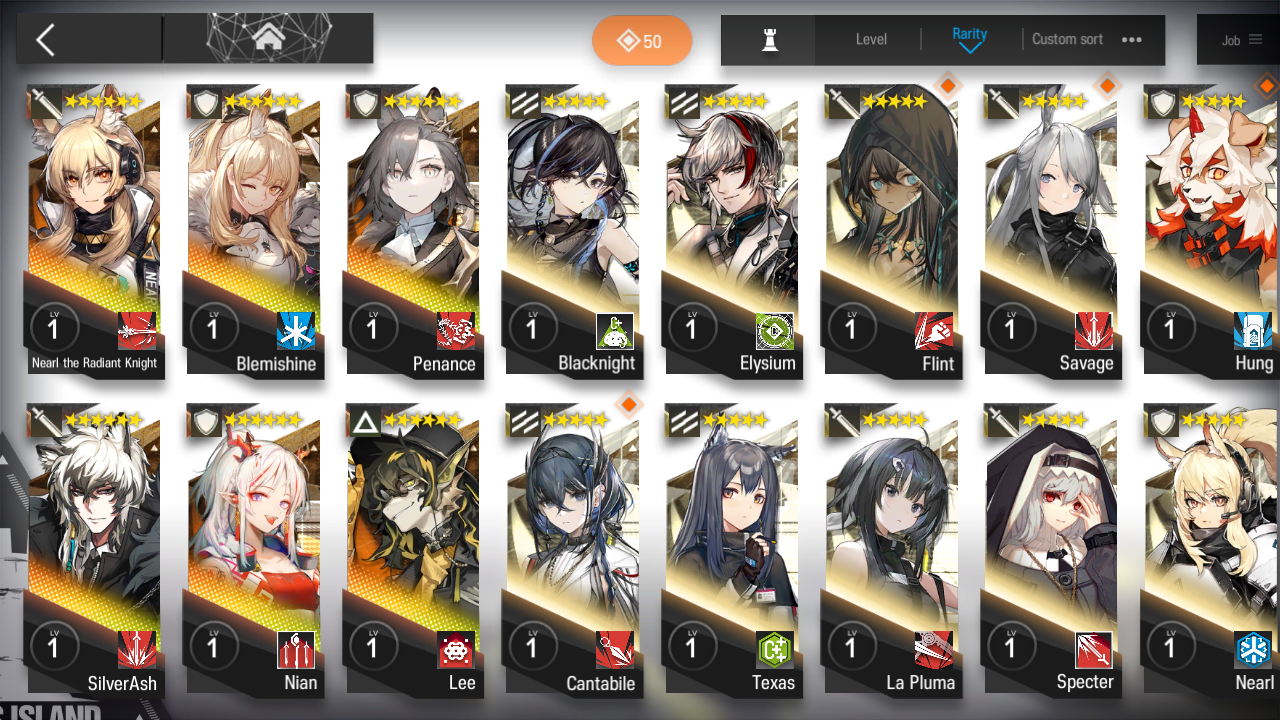Pick the Penance operator card

(x=412, y=230)
